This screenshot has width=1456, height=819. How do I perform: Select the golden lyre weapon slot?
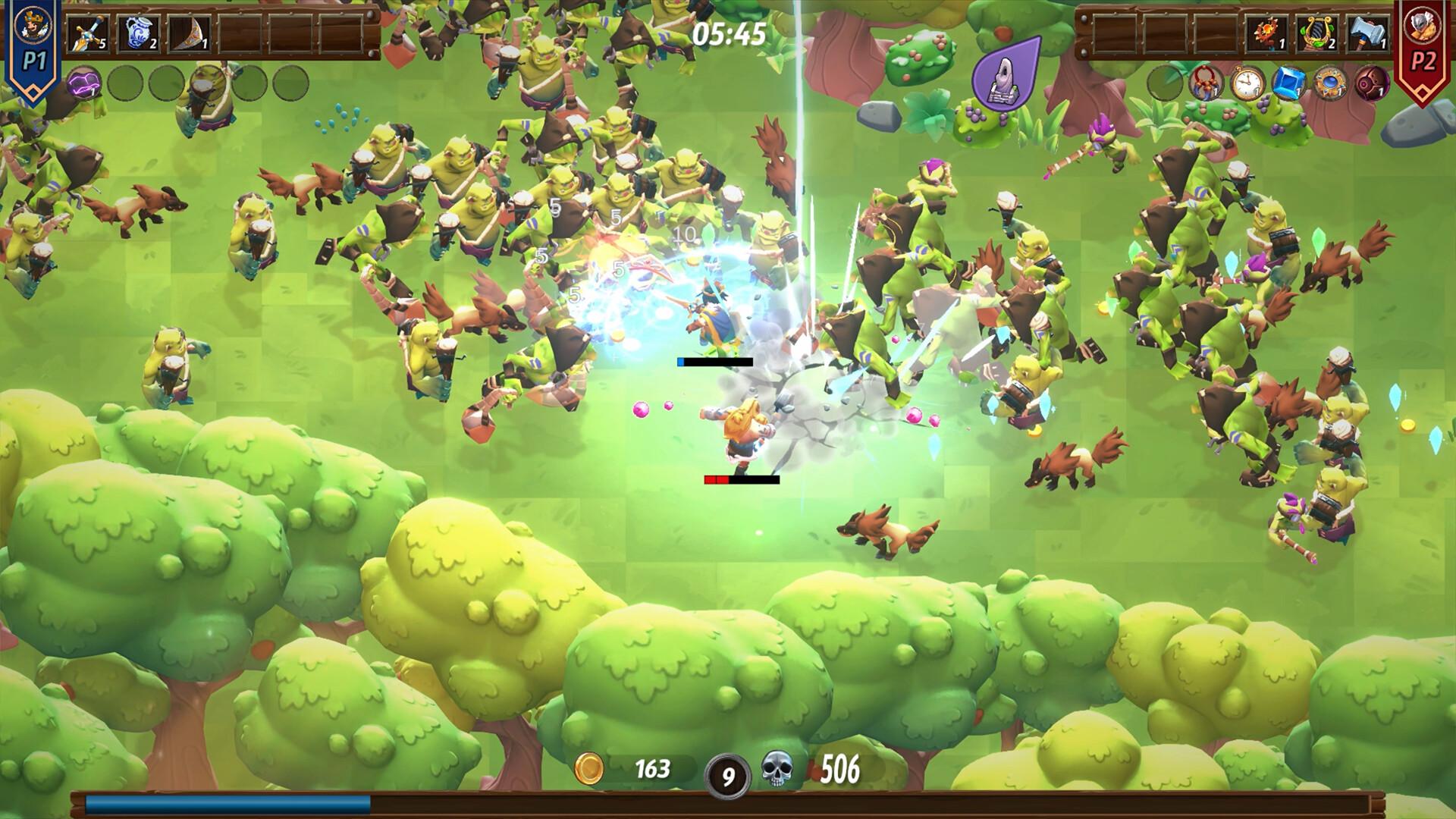click(x=1318, y=33)
